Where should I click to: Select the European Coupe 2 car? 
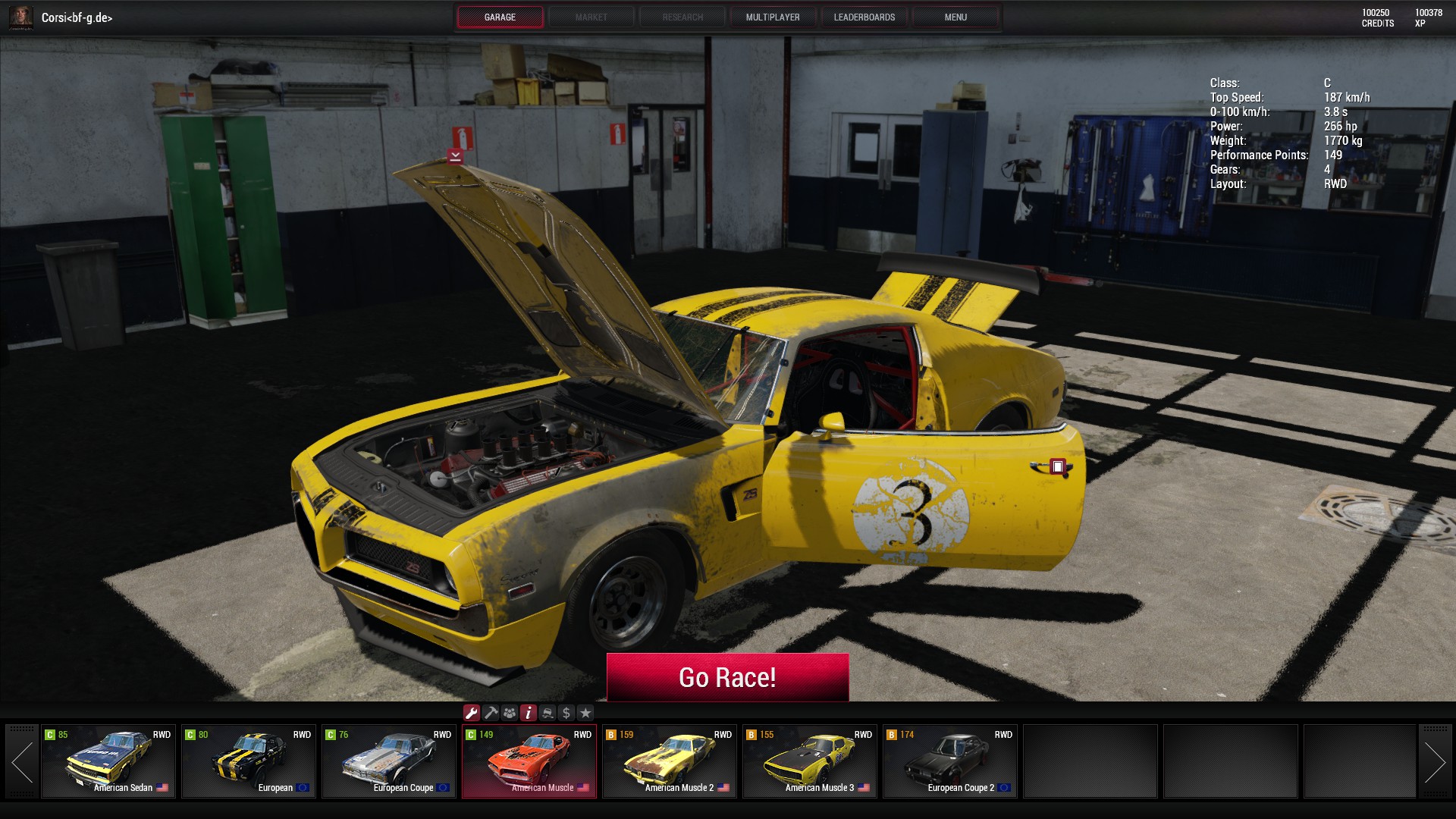(950, 761)
